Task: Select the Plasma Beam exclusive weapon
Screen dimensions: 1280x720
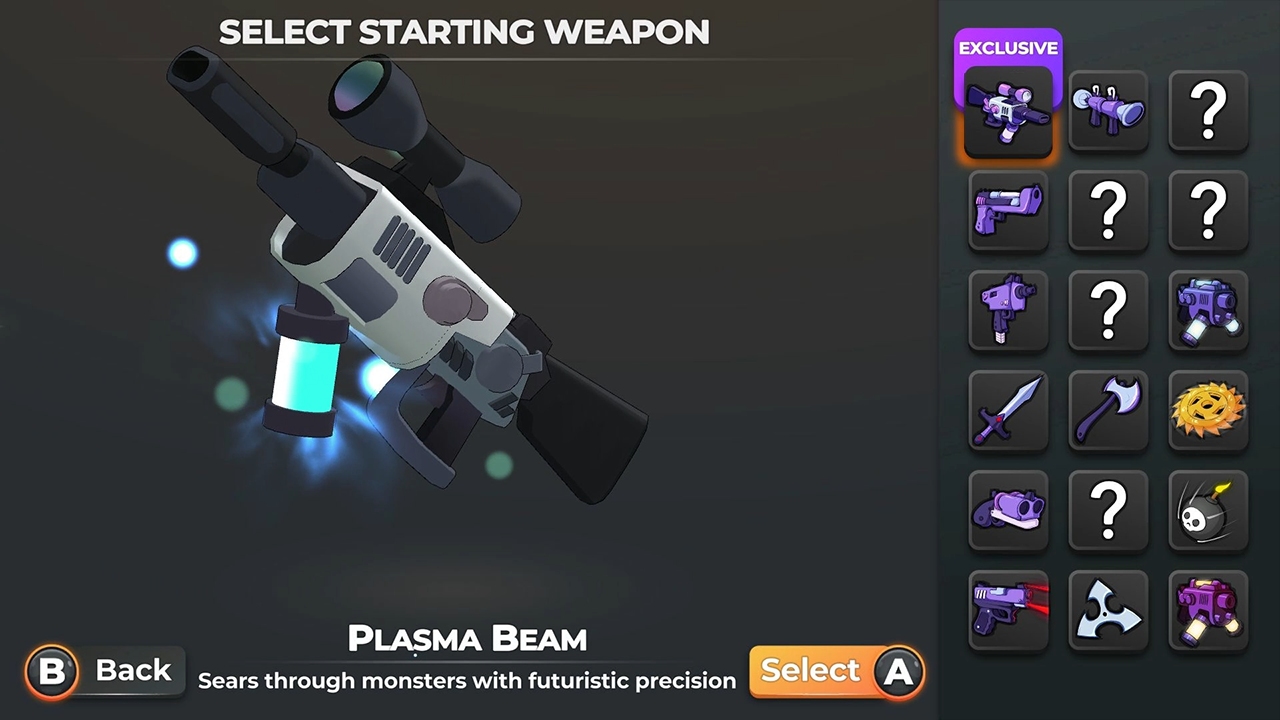Action: [x=1008, y=111]
